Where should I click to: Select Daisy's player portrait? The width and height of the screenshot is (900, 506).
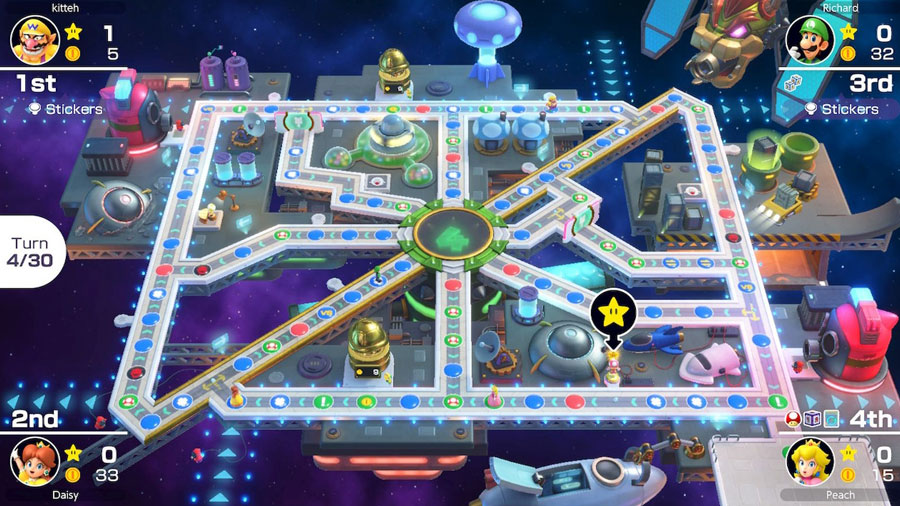tap(30, 461)
